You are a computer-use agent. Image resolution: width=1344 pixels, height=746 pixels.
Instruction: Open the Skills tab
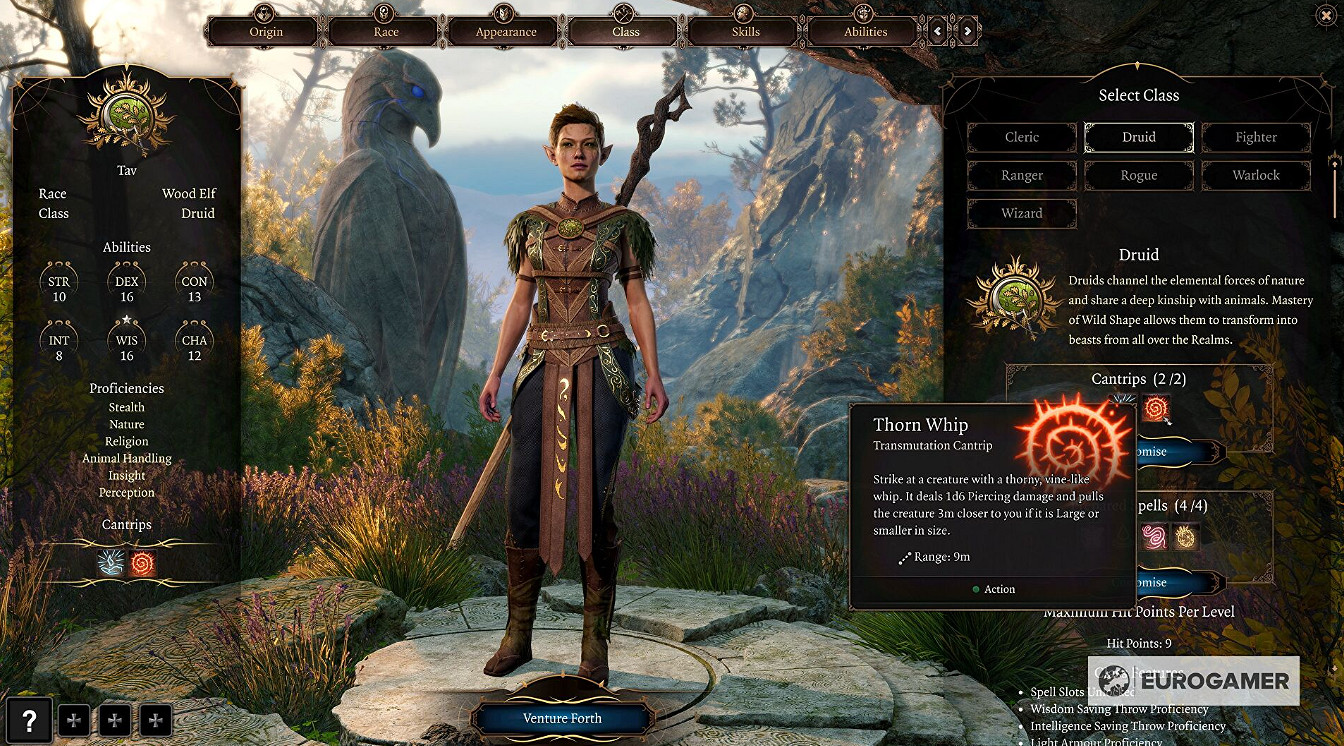[x=745, y=30]
